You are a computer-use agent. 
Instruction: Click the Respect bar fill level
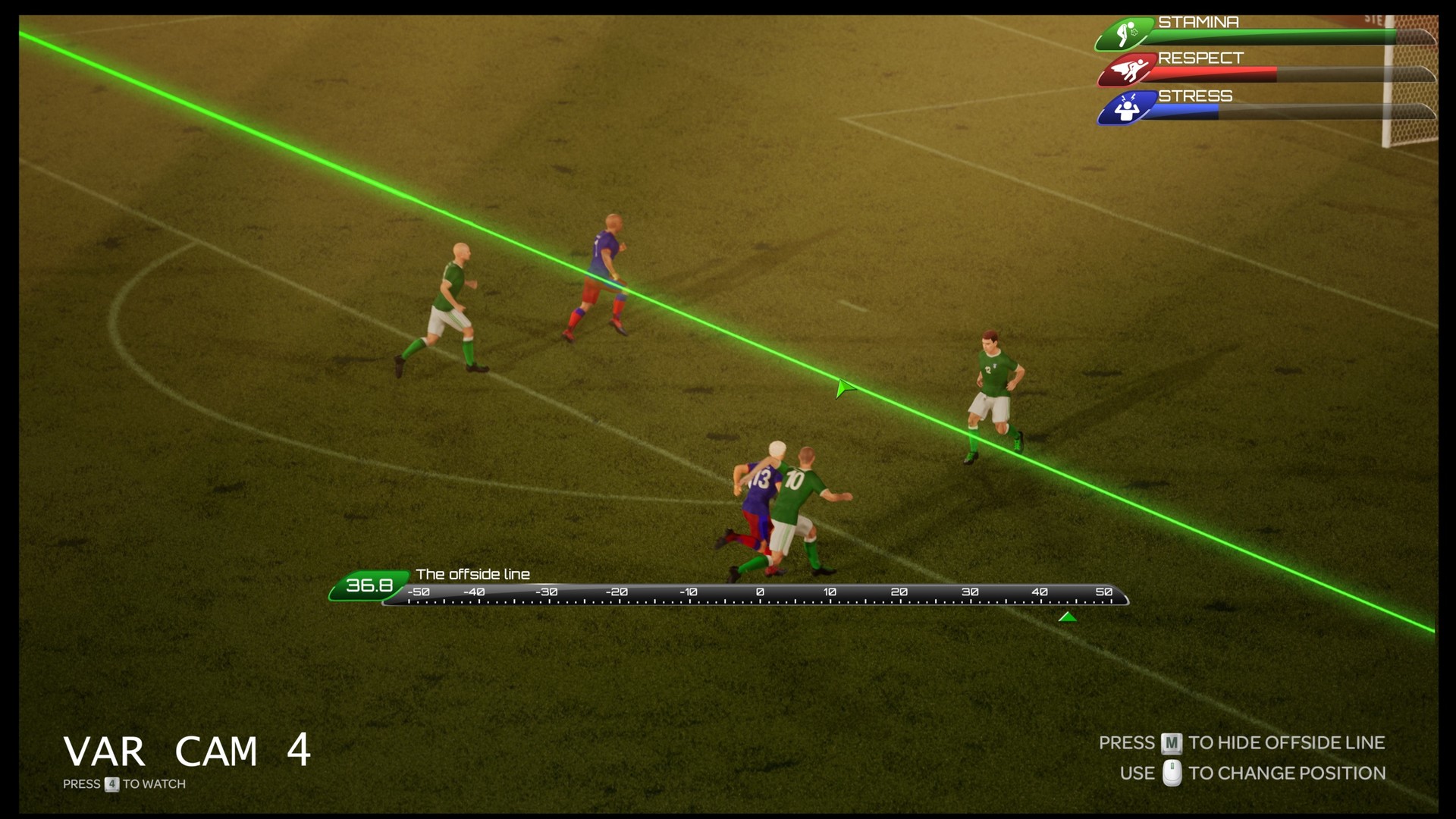point(1213,74)
